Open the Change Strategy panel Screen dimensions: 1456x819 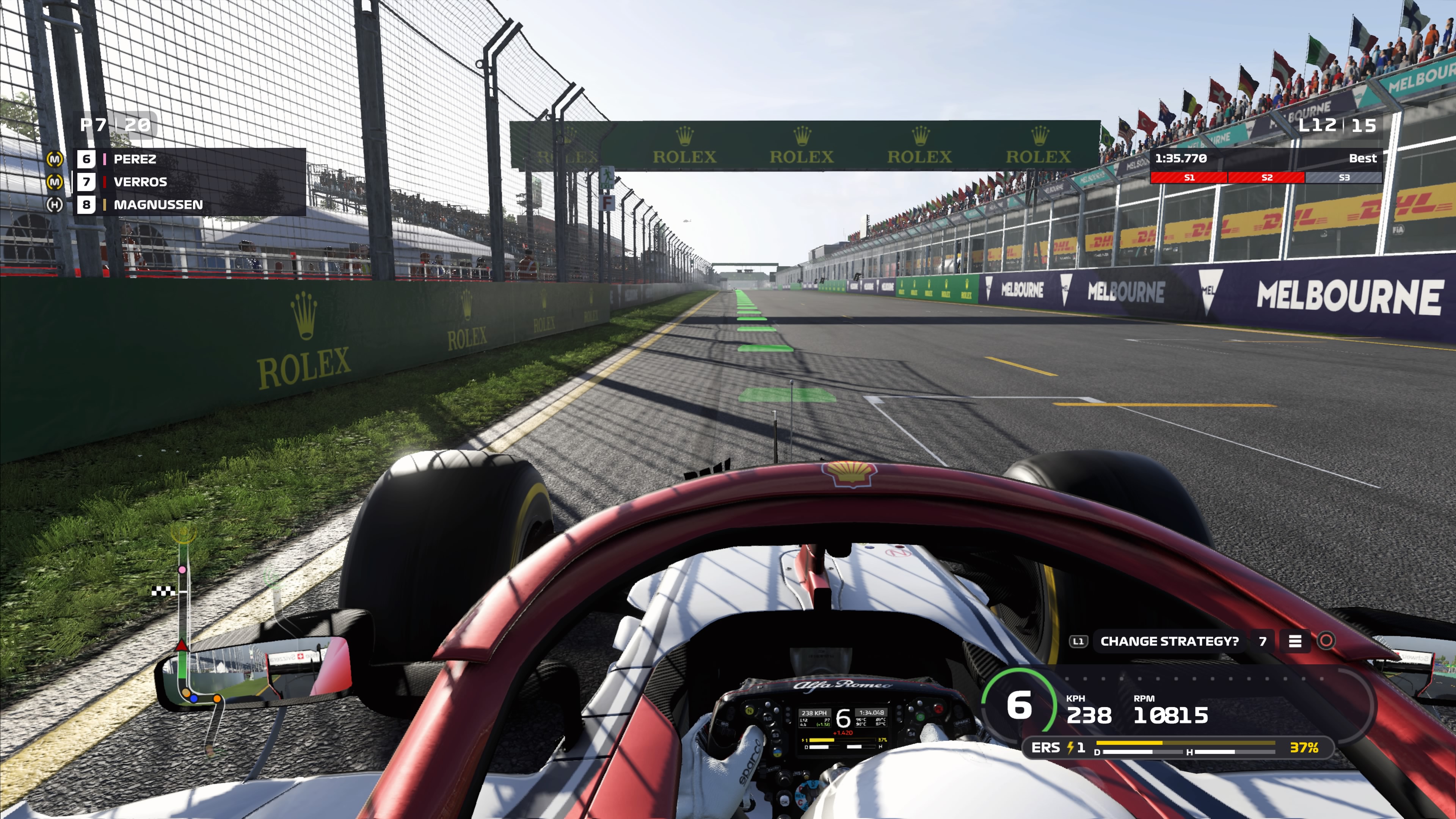coord(1169,641)
